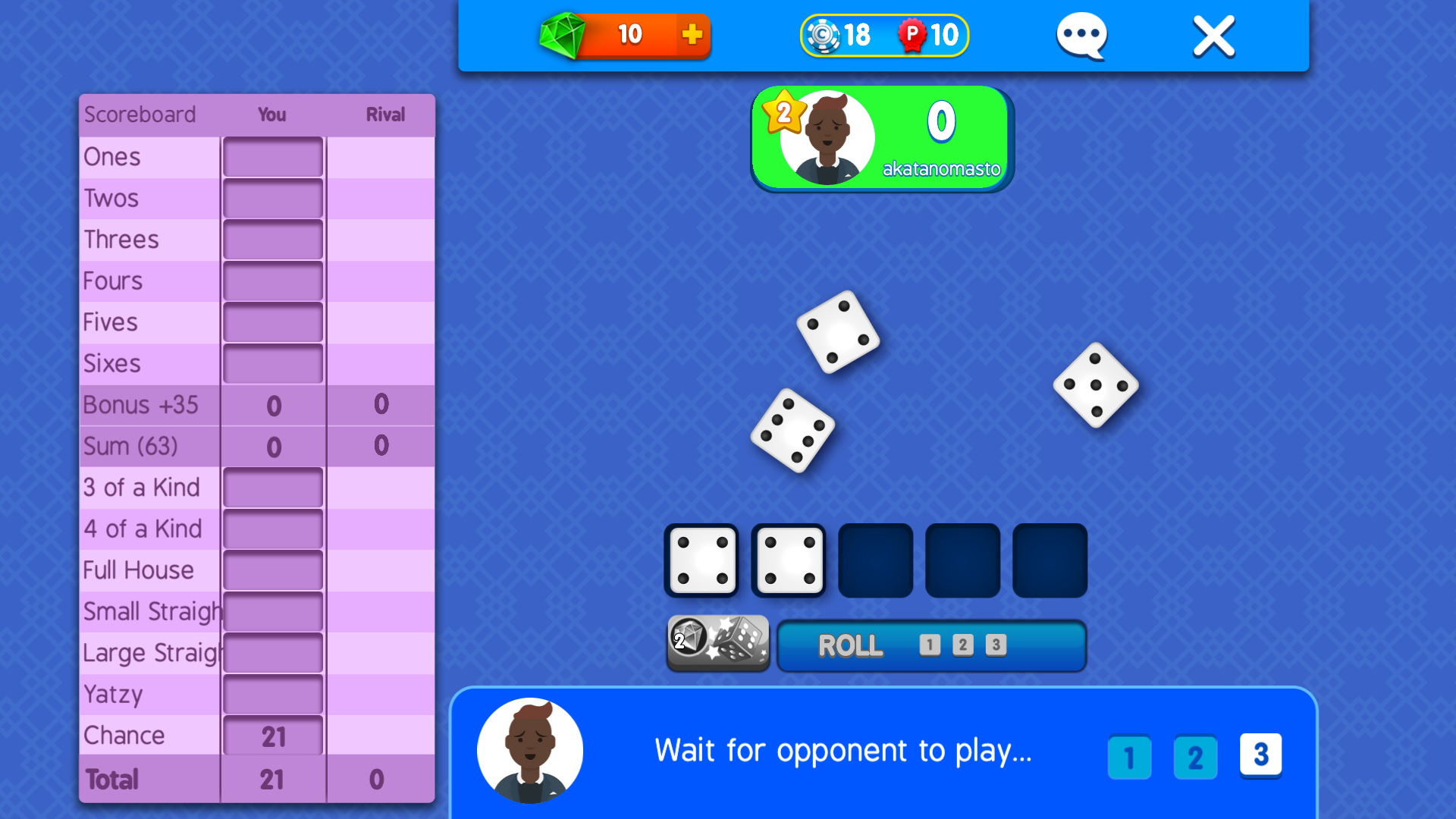This screenshot has height=819, width=1456.
Task: Click the You column header on scoreboard
Action: tap(271, 115)
